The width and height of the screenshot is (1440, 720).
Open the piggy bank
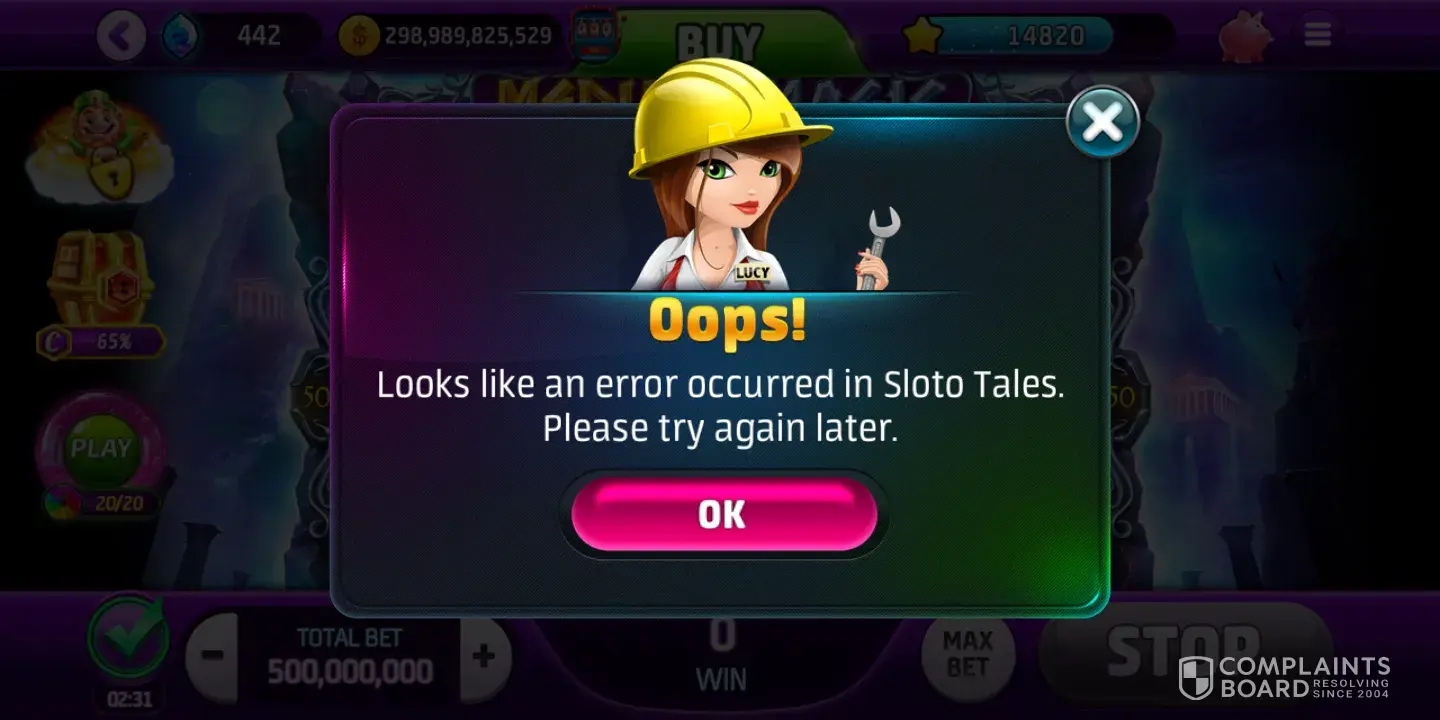coord(1245,37)
